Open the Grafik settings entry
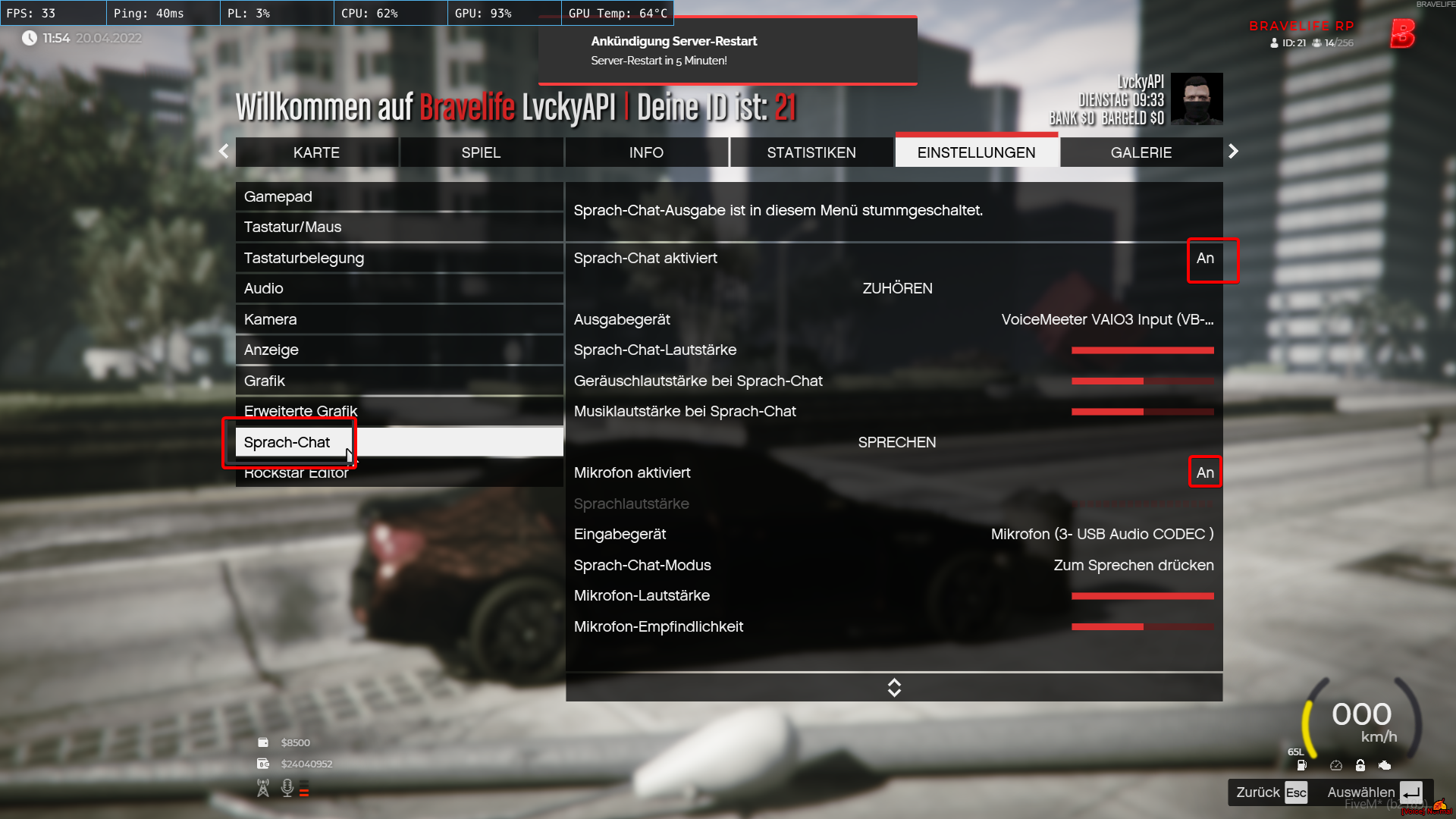This screenshot has height=819, width=1456. [399, 381]
